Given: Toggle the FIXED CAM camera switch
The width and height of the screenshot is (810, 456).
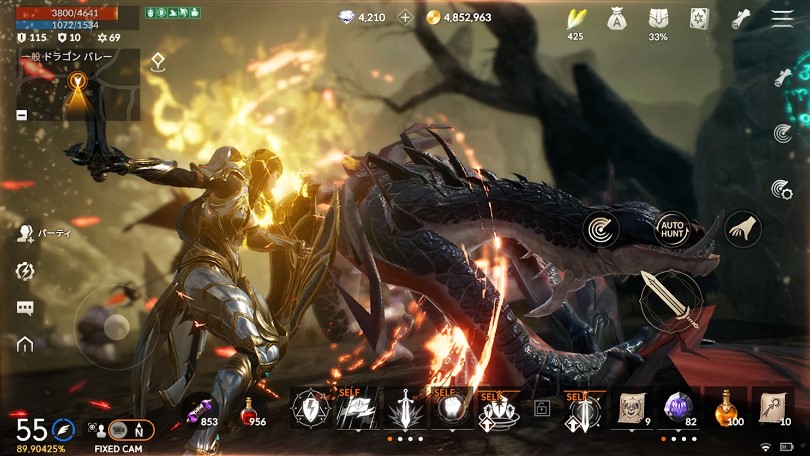Looking at the screenshot, I should (131, 429).
